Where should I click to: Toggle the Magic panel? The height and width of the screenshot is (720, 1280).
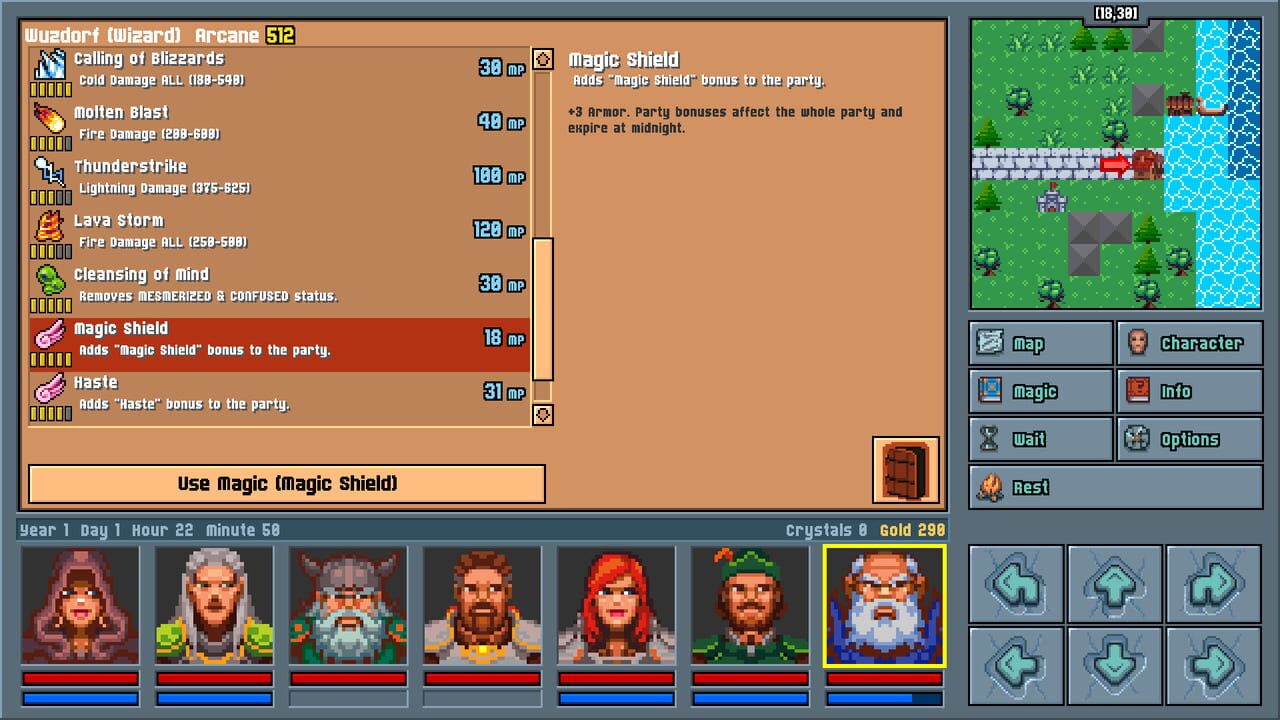[1040, 391]
